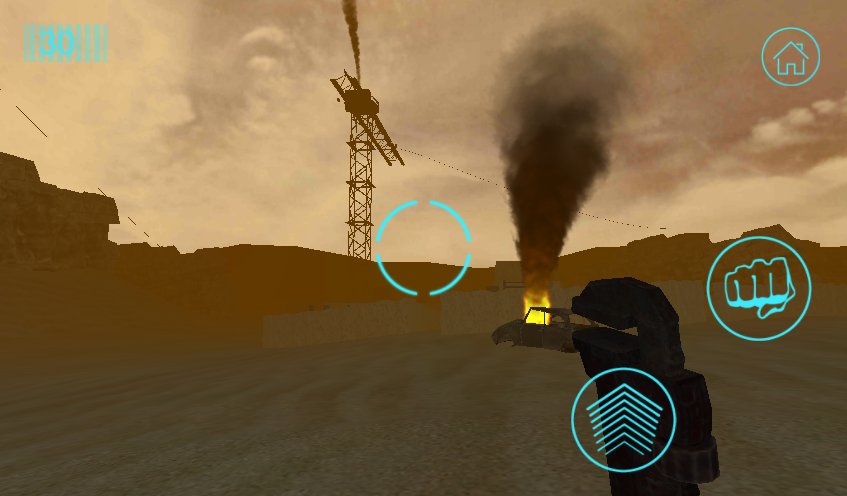Tap the upward chevrons jump button

(x=623, y=419)
